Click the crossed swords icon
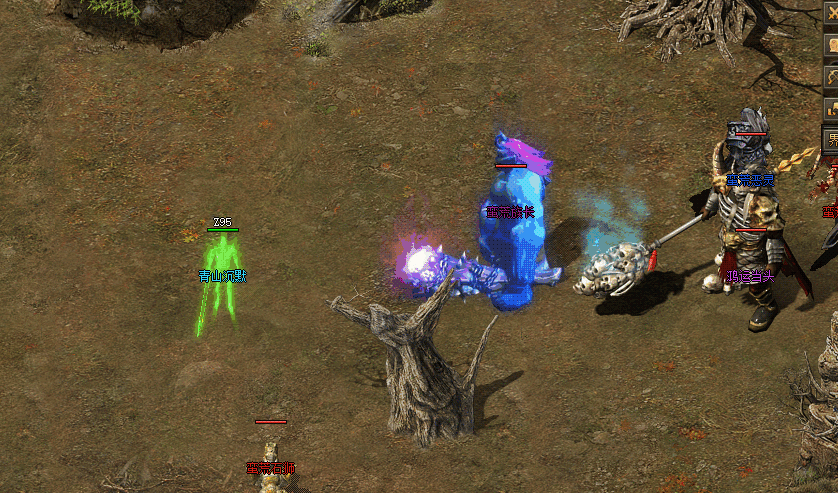 point(831,12)
